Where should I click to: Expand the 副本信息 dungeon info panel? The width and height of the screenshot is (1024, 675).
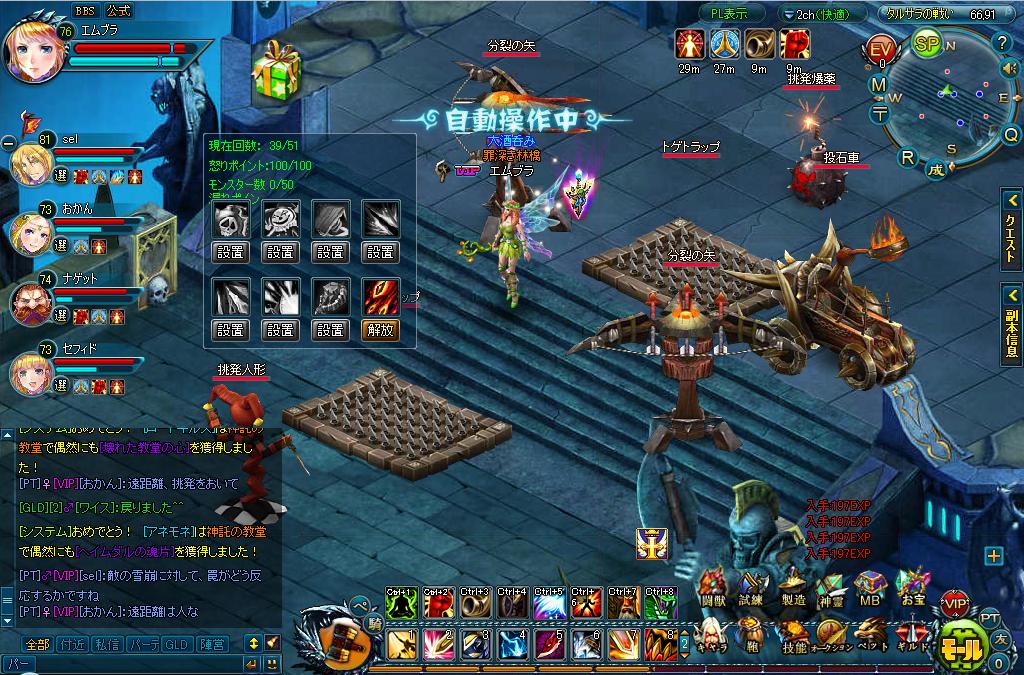[x=1011, y=321]
